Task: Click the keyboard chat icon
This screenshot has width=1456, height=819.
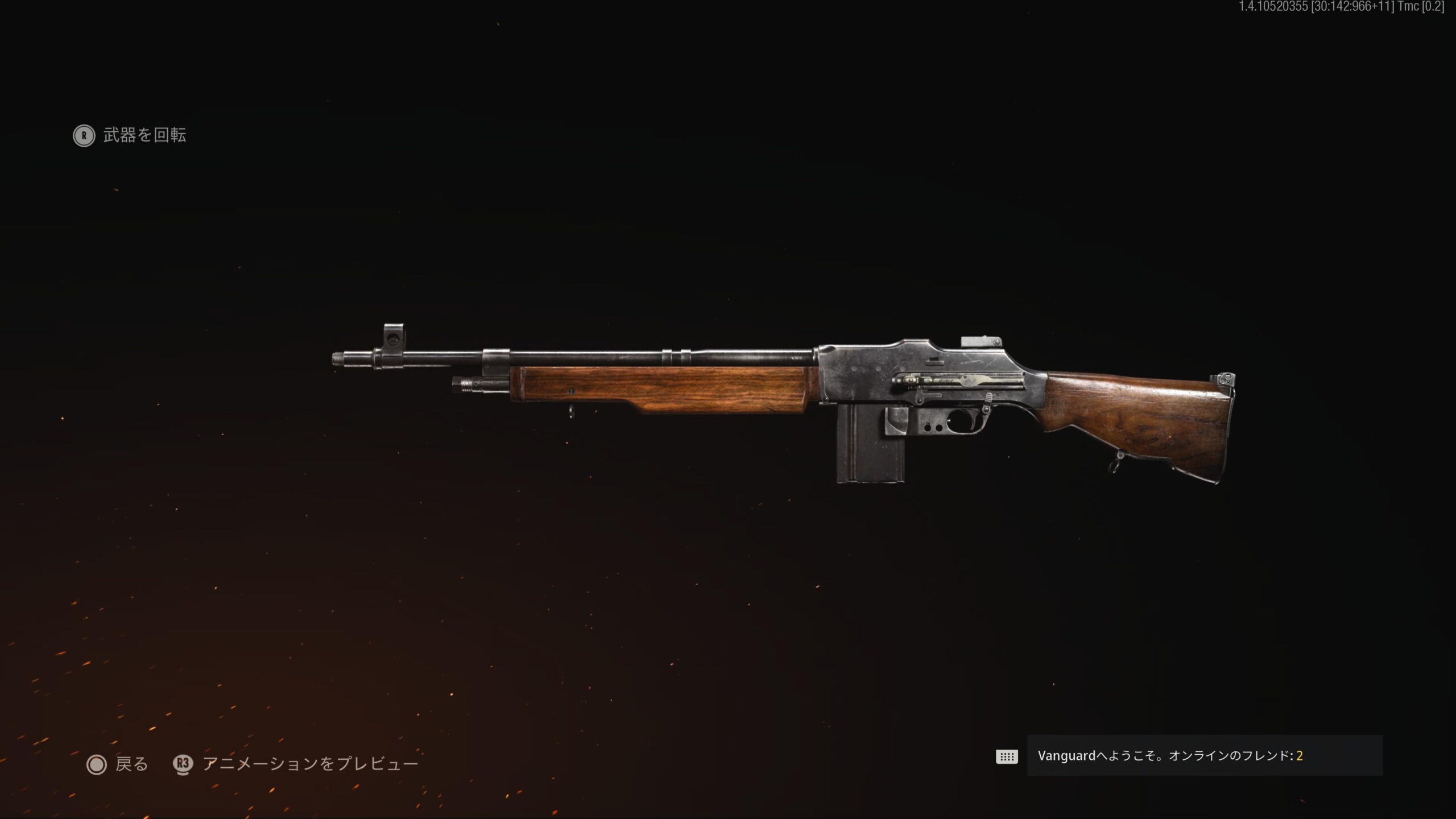Action: (1007, 756)
